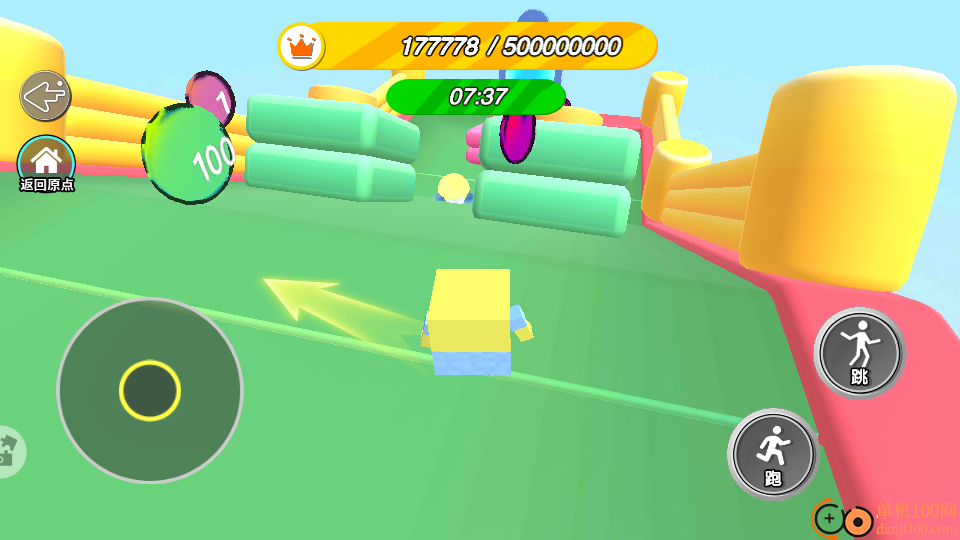Tap the 返回原点 home button

(46, 159)
